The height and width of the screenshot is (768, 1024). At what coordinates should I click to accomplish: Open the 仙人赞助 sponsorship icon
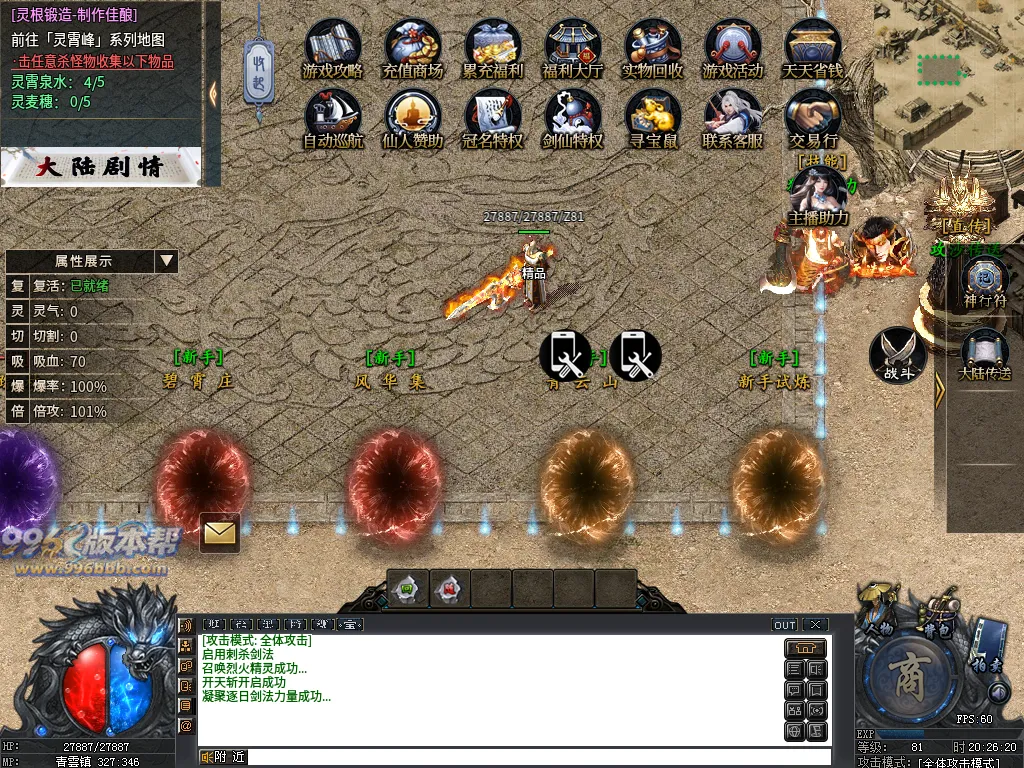click(412, 116)
